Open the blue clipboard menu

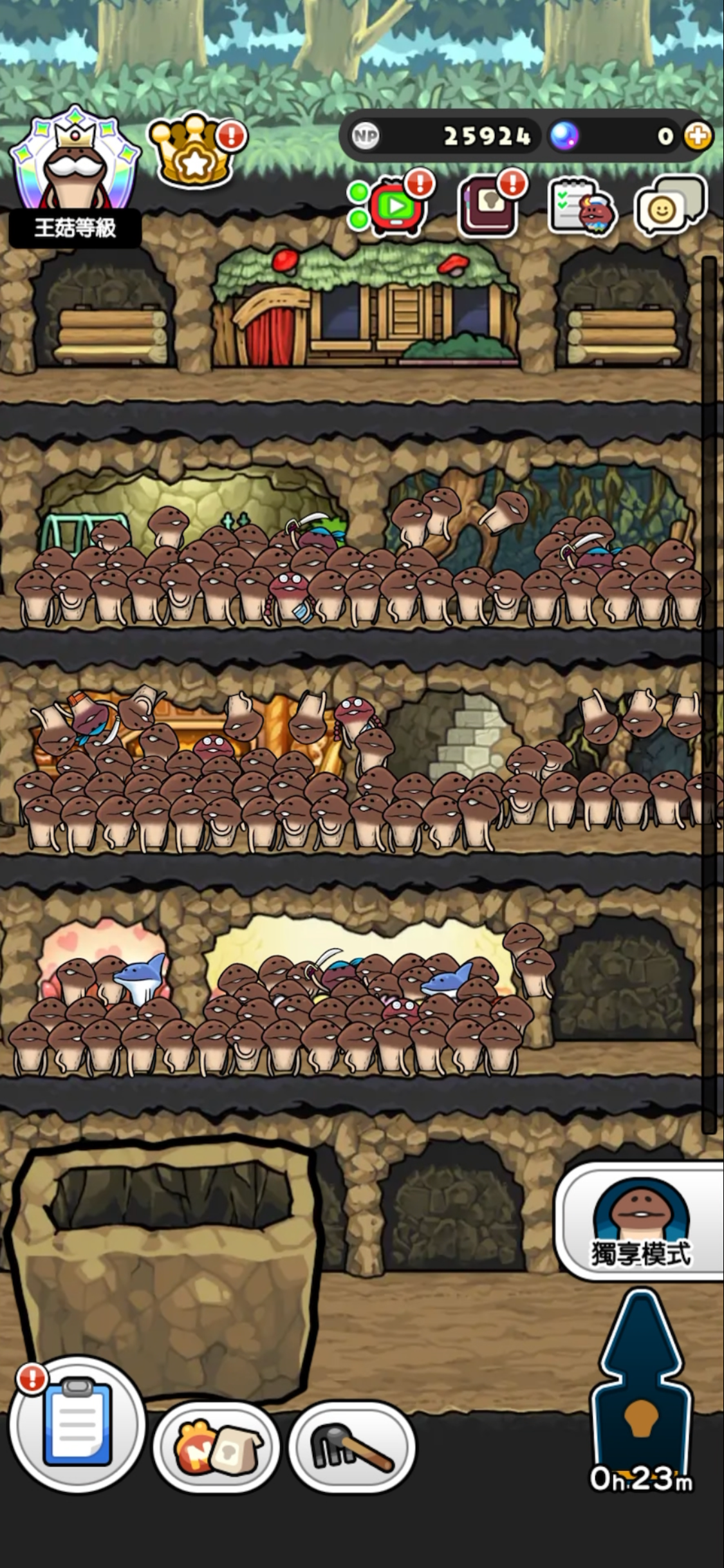77,1425
